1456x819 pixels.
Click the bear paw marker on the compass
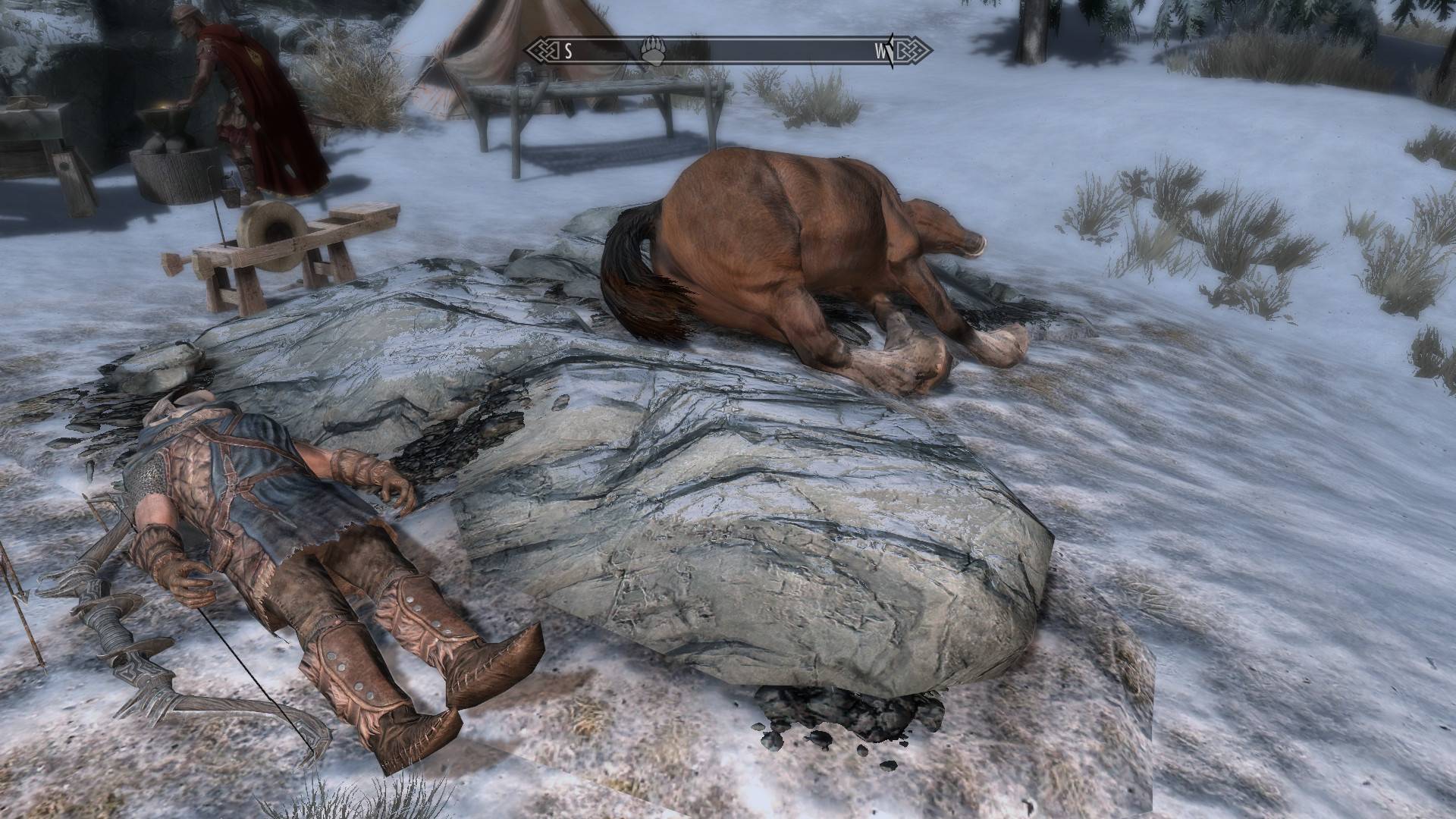(651, 51)
